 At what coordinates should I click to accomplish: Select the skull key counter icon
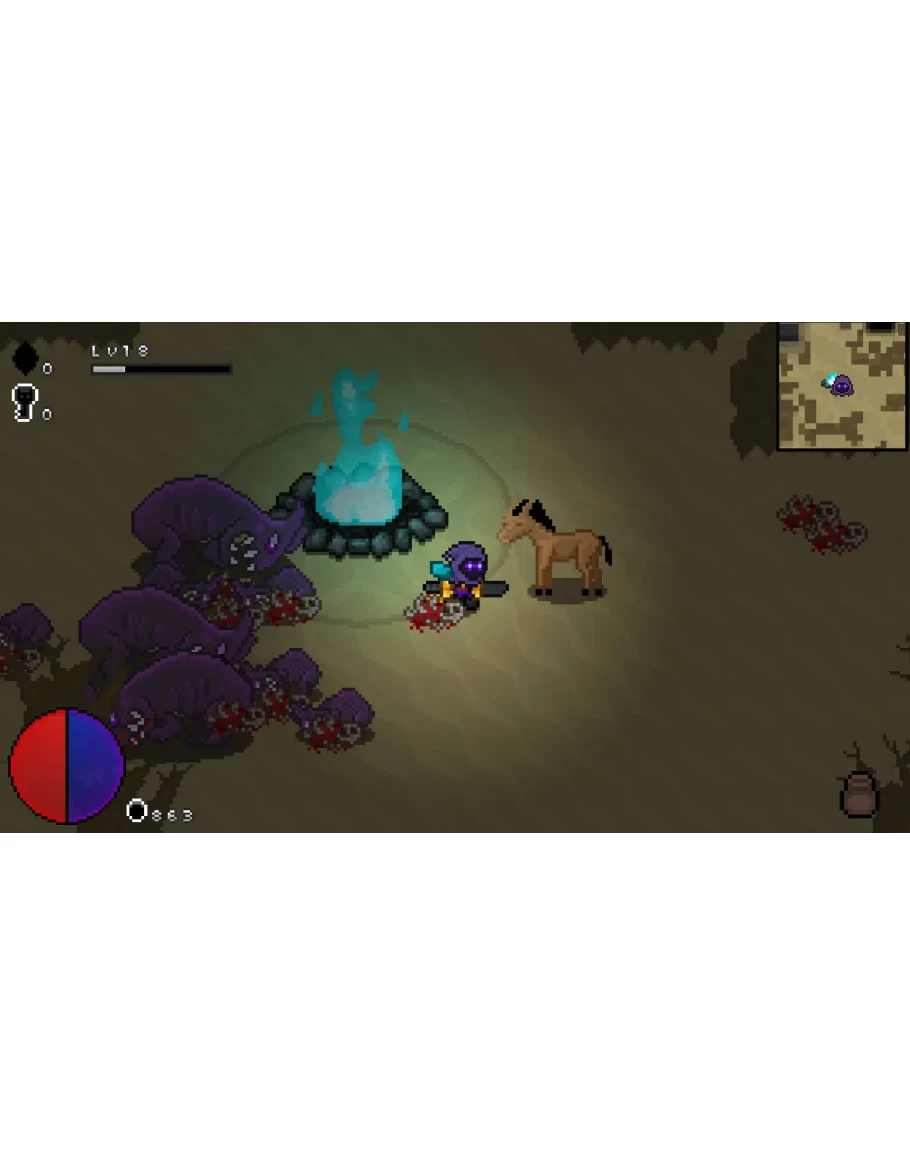coord(24,402)
